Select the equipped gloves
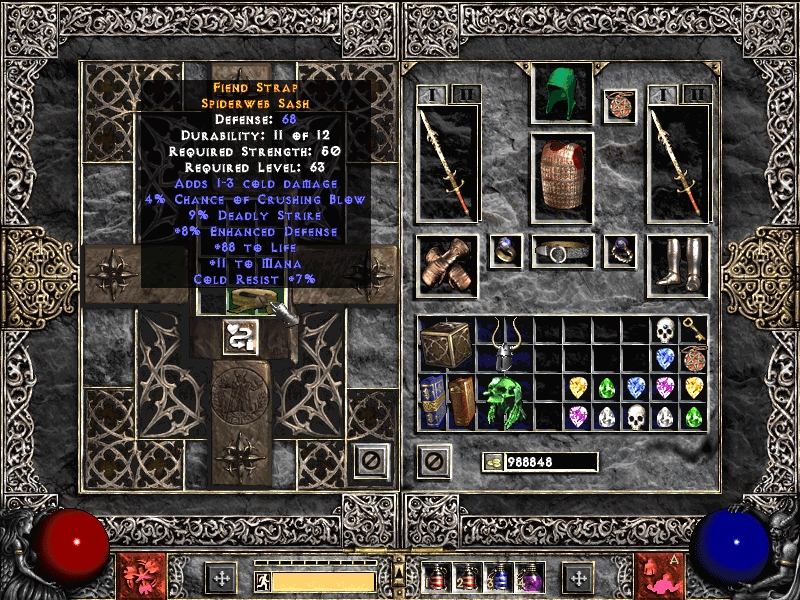This screenshot has height=600, width=800. click(446, 265)
